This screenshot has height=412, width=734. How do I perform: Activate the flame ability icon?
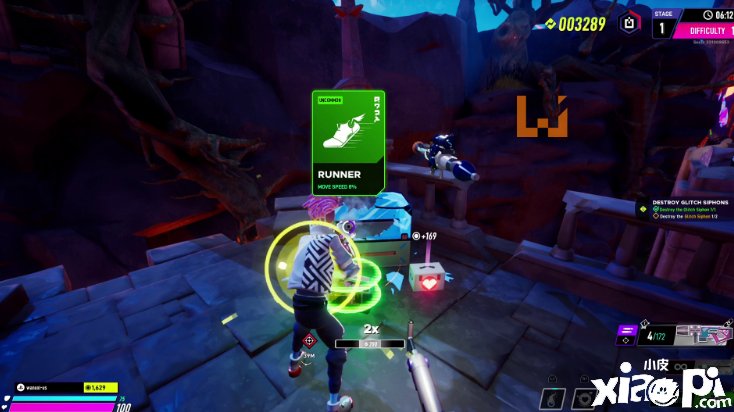click(x=554, y=398)
